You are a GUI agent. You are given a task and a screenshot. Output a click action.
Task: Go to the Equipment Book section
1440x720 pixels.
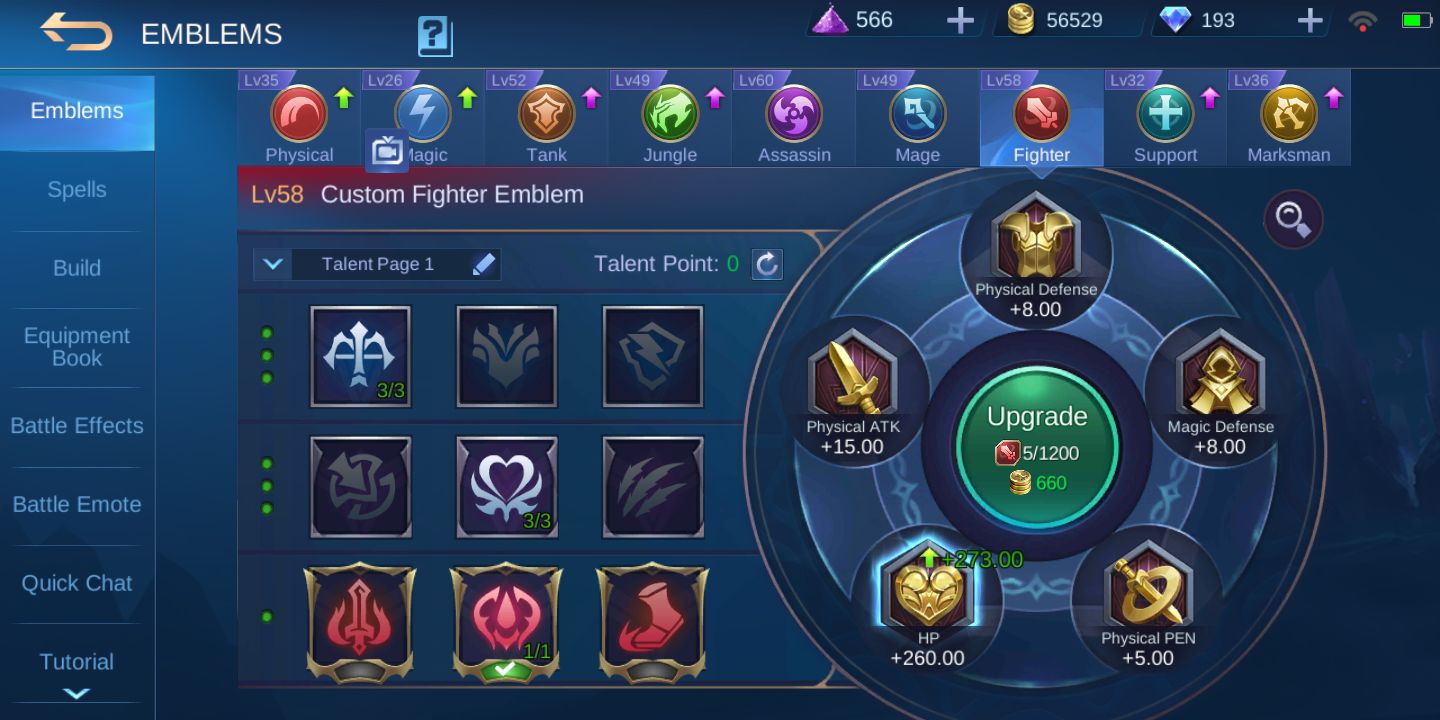tap(76, 346)
